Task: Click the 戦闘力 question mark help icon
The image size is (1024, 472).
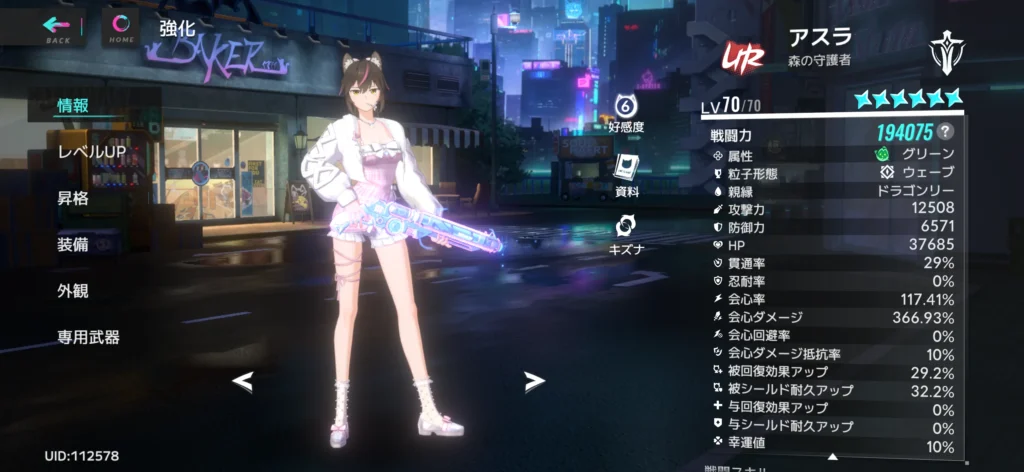Action: (x=945, y=132)
